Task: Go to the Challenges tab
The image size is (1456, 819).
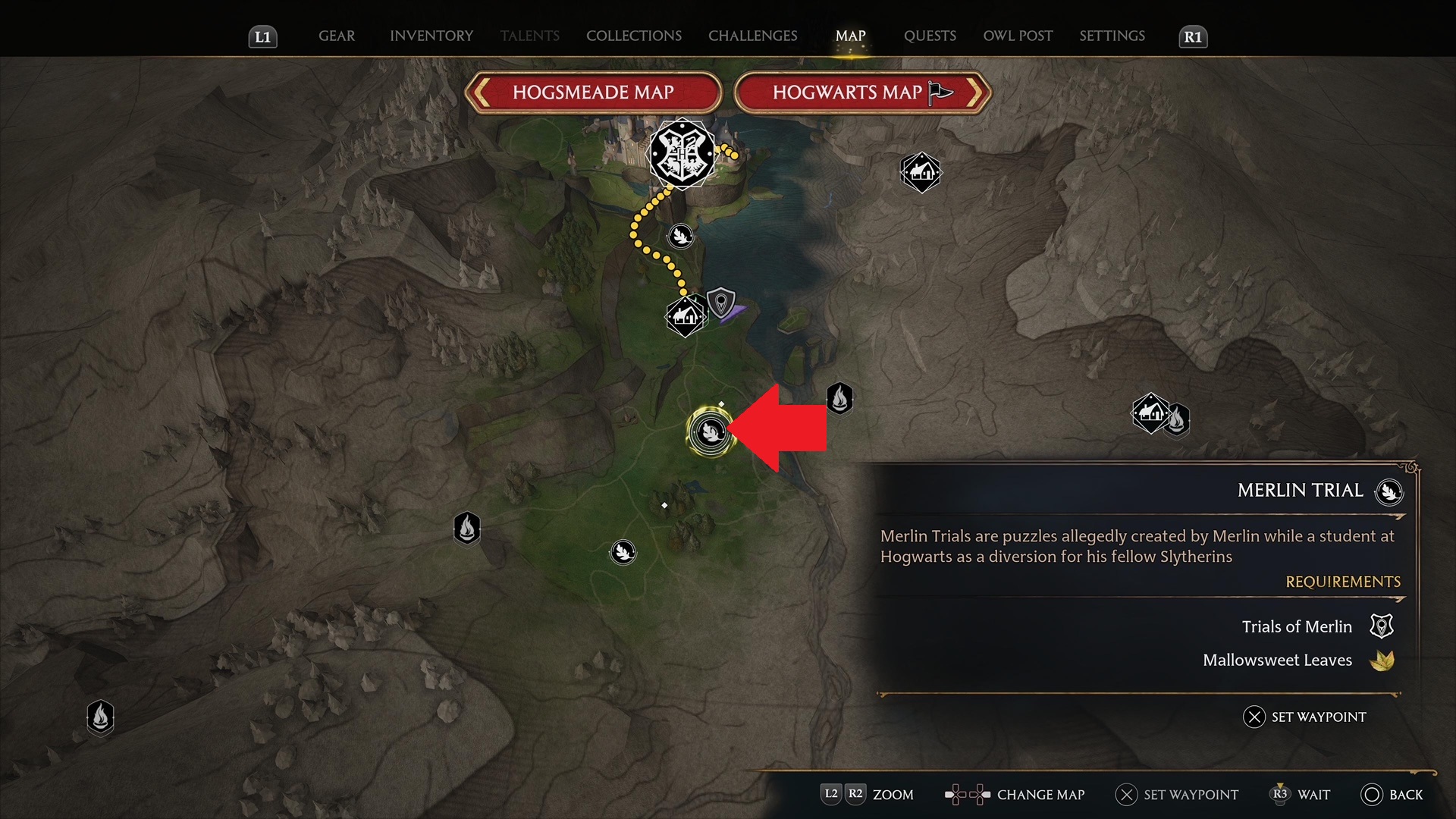Action: coord(752,36)
